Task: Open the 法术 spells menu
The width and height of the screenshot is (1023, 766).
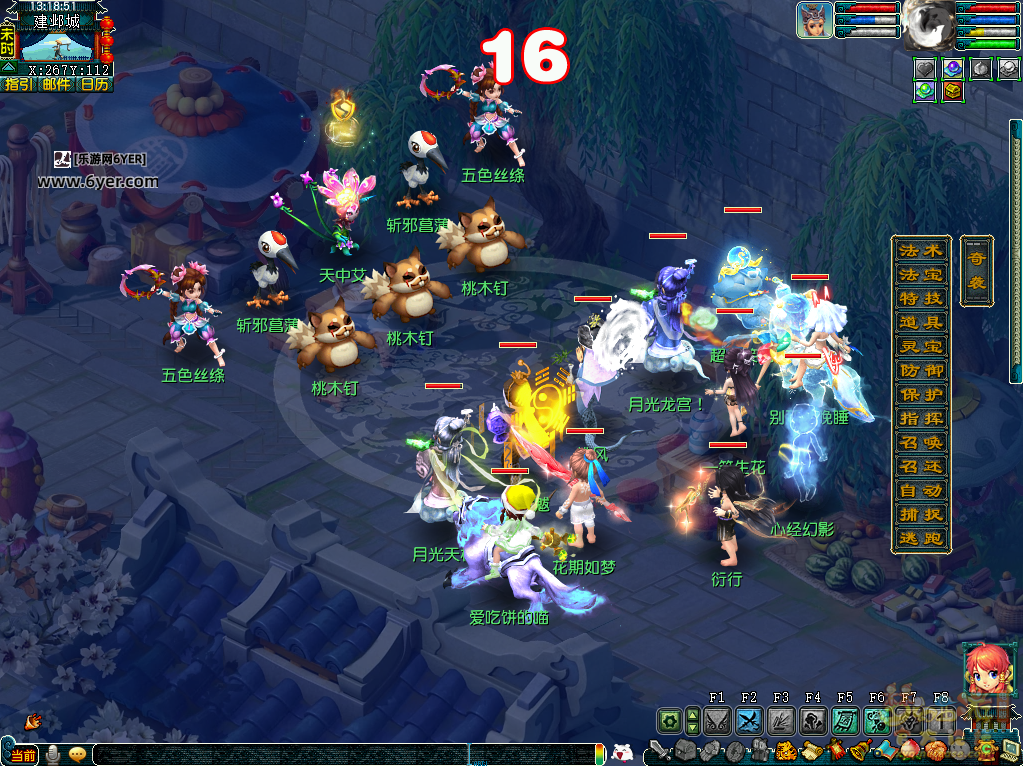Action: (x=921, y=250)
